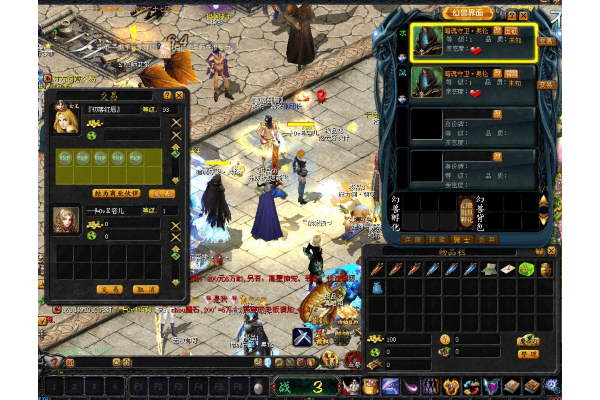Select the blue pouch in inventory
Image resolution: width=600 pixels, height=400 pixels.
coord(376,287)
